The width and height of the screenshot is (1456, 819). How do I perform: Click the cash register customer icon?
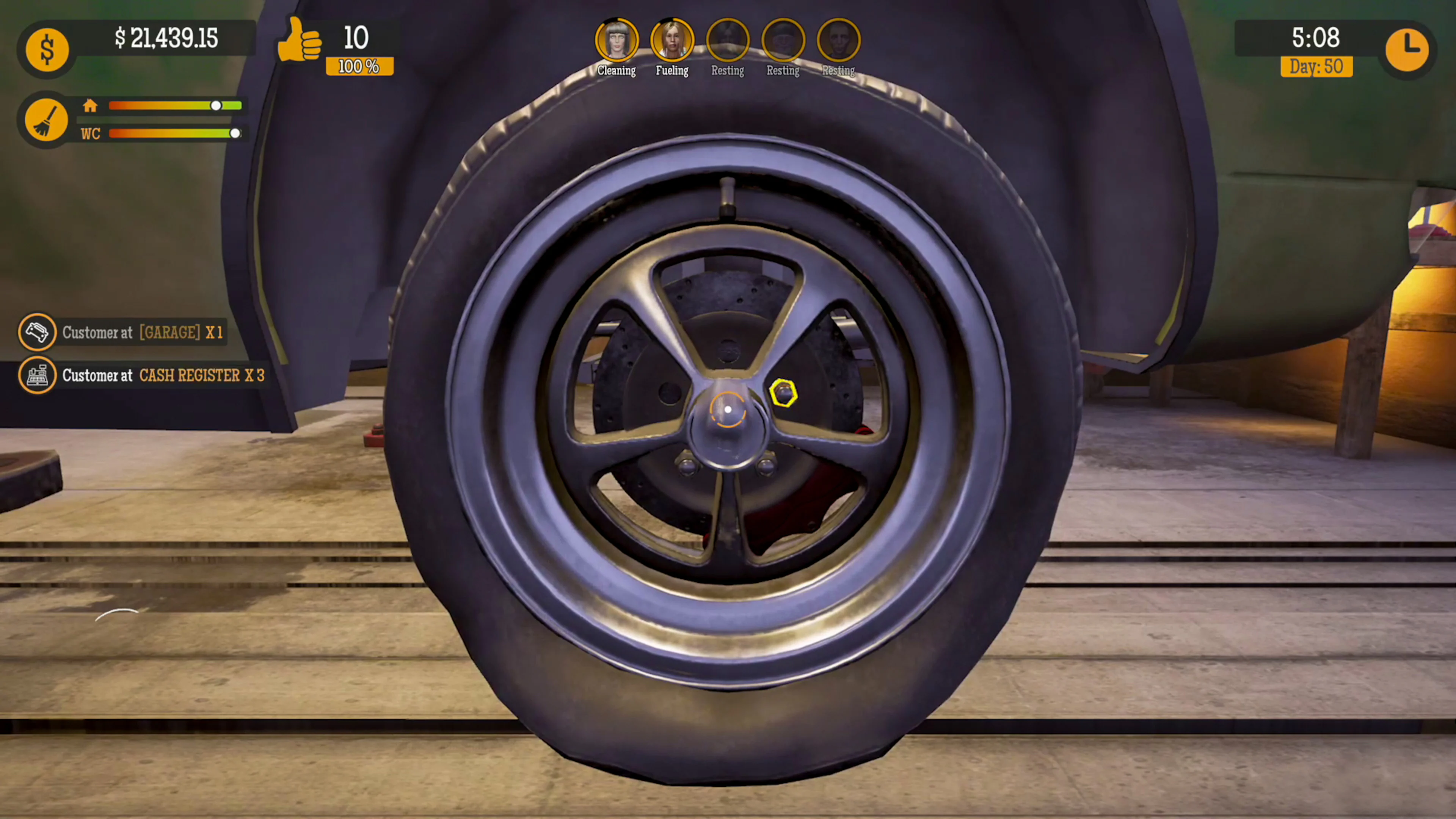point(37,375)
